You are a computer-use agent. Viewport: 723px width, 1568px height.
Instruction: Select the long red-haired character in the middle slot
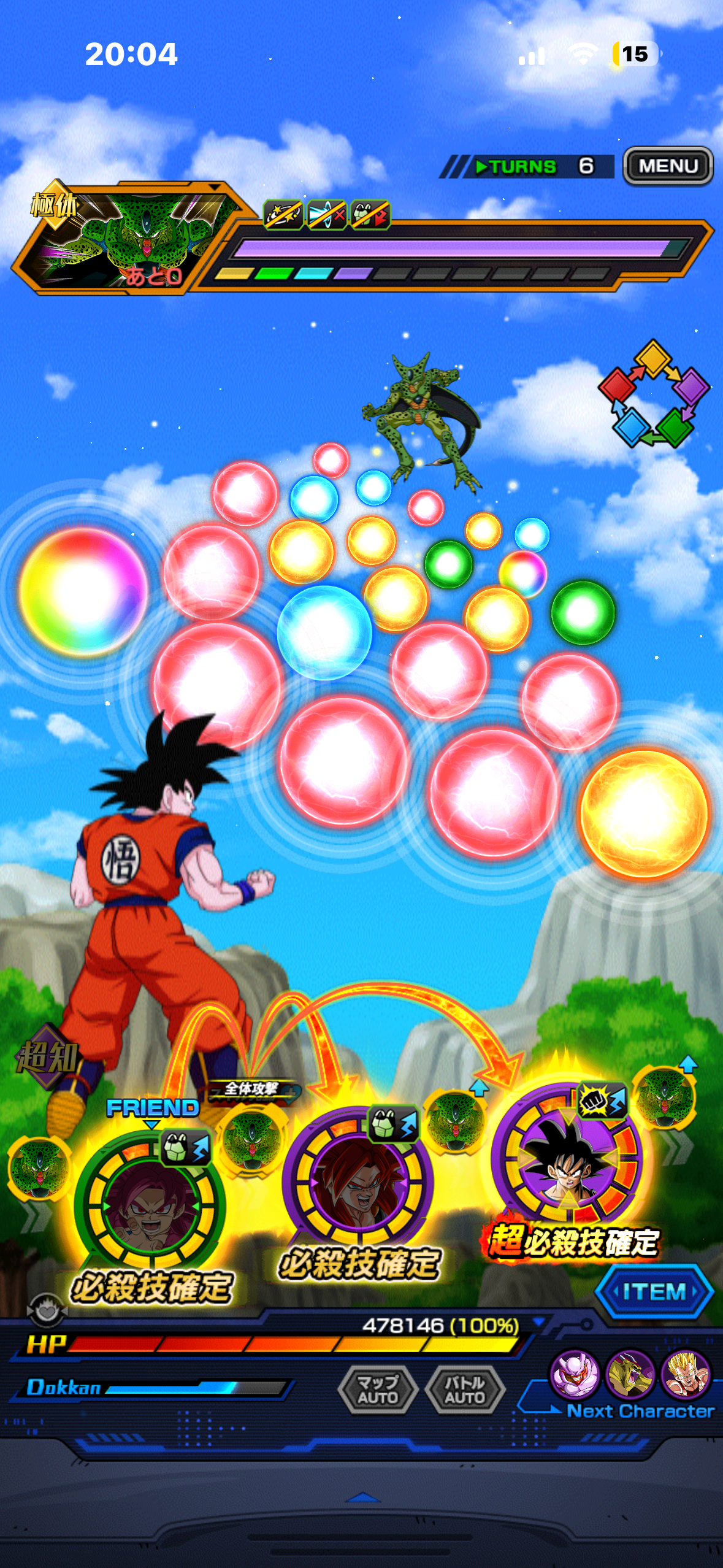[358, 1181]
